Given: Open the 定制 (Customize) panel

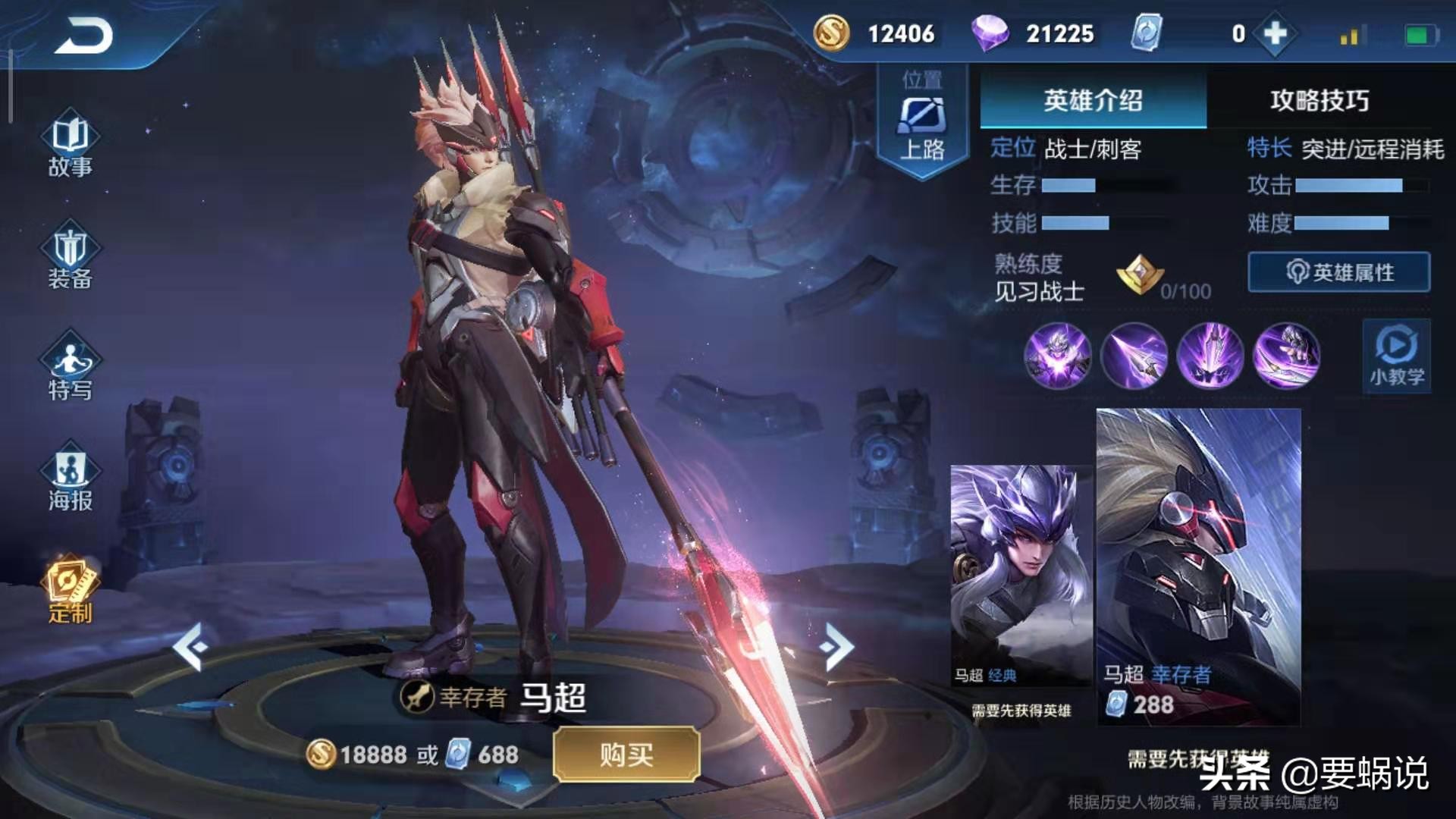Looking at the screenshot, I should click(71, 588).
